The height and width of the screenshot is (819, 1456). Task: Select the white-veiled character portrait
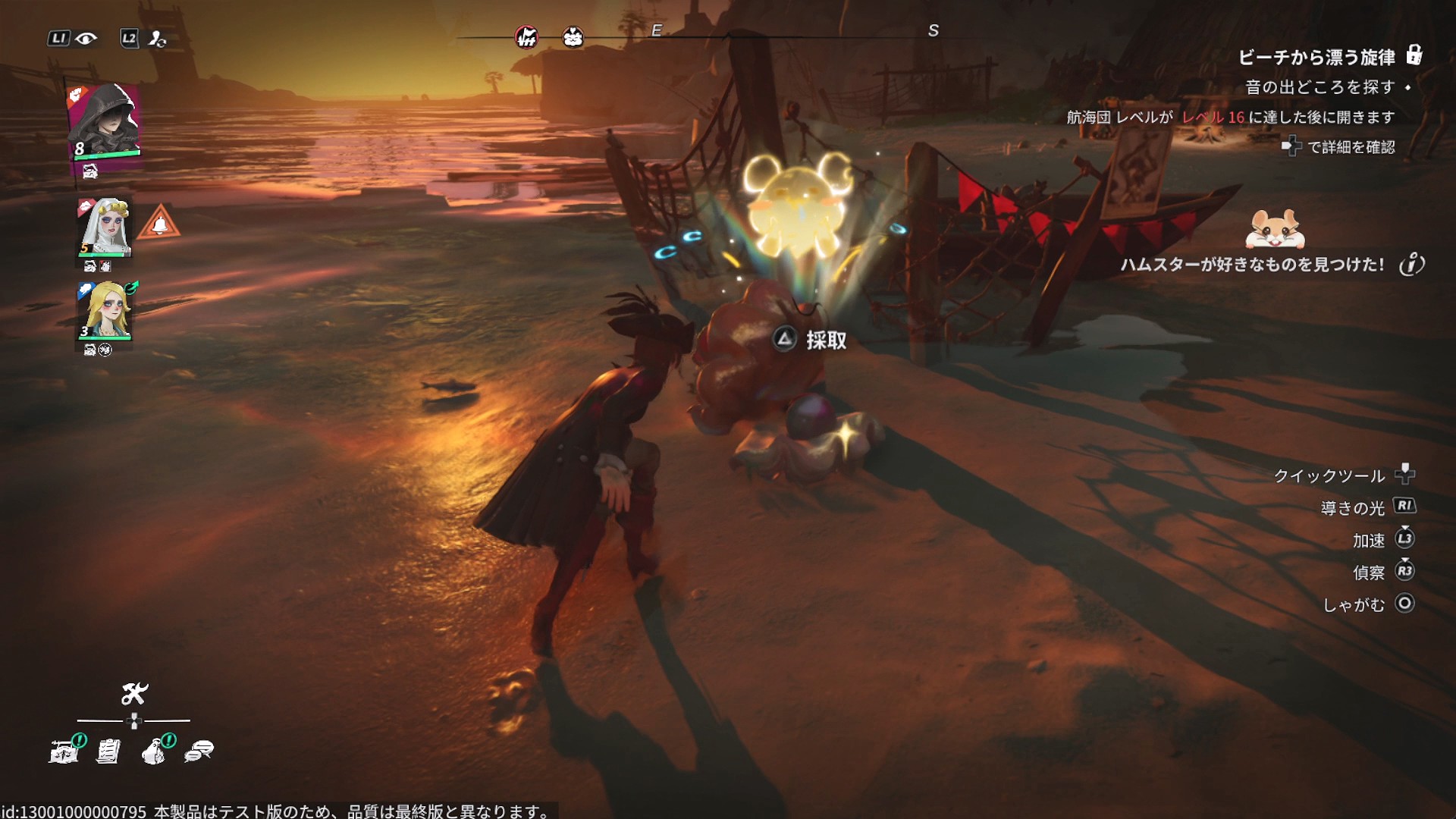(105, 227)
